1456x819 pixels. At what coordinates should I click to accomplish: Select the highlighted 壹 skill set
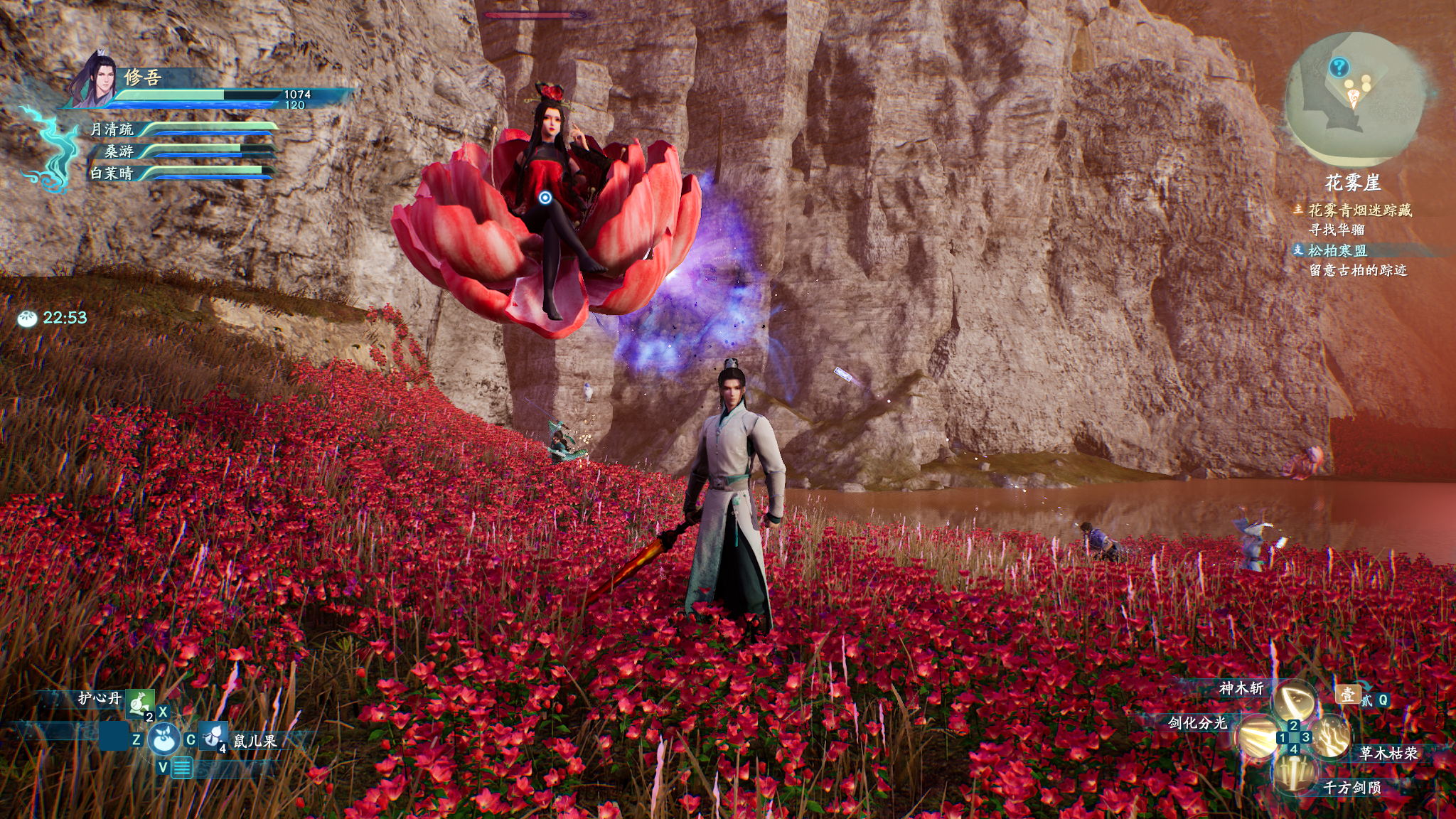[x=1347, y=695]
